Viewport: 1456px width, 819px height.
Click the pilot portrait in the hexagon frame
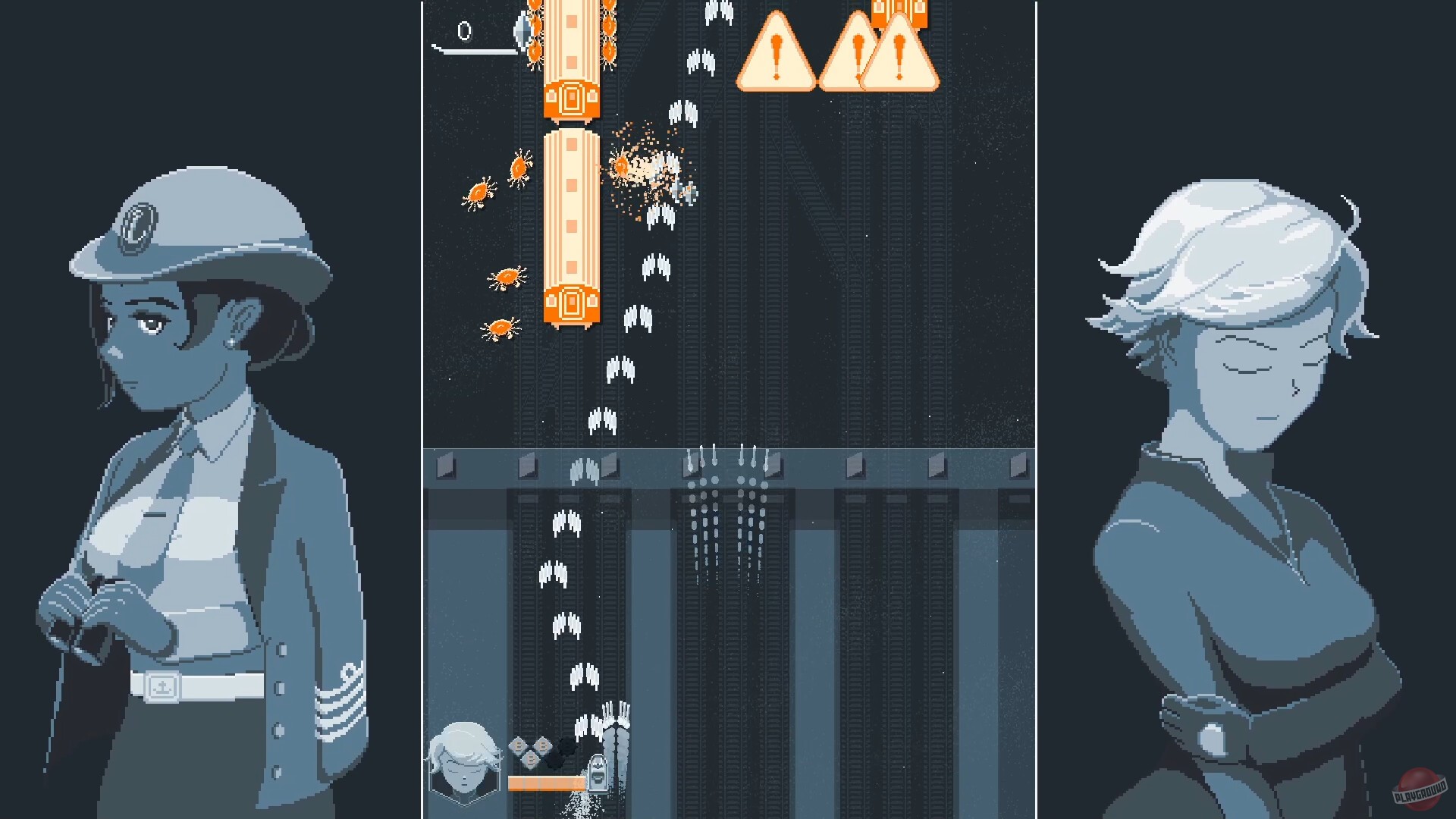point(464,762)
